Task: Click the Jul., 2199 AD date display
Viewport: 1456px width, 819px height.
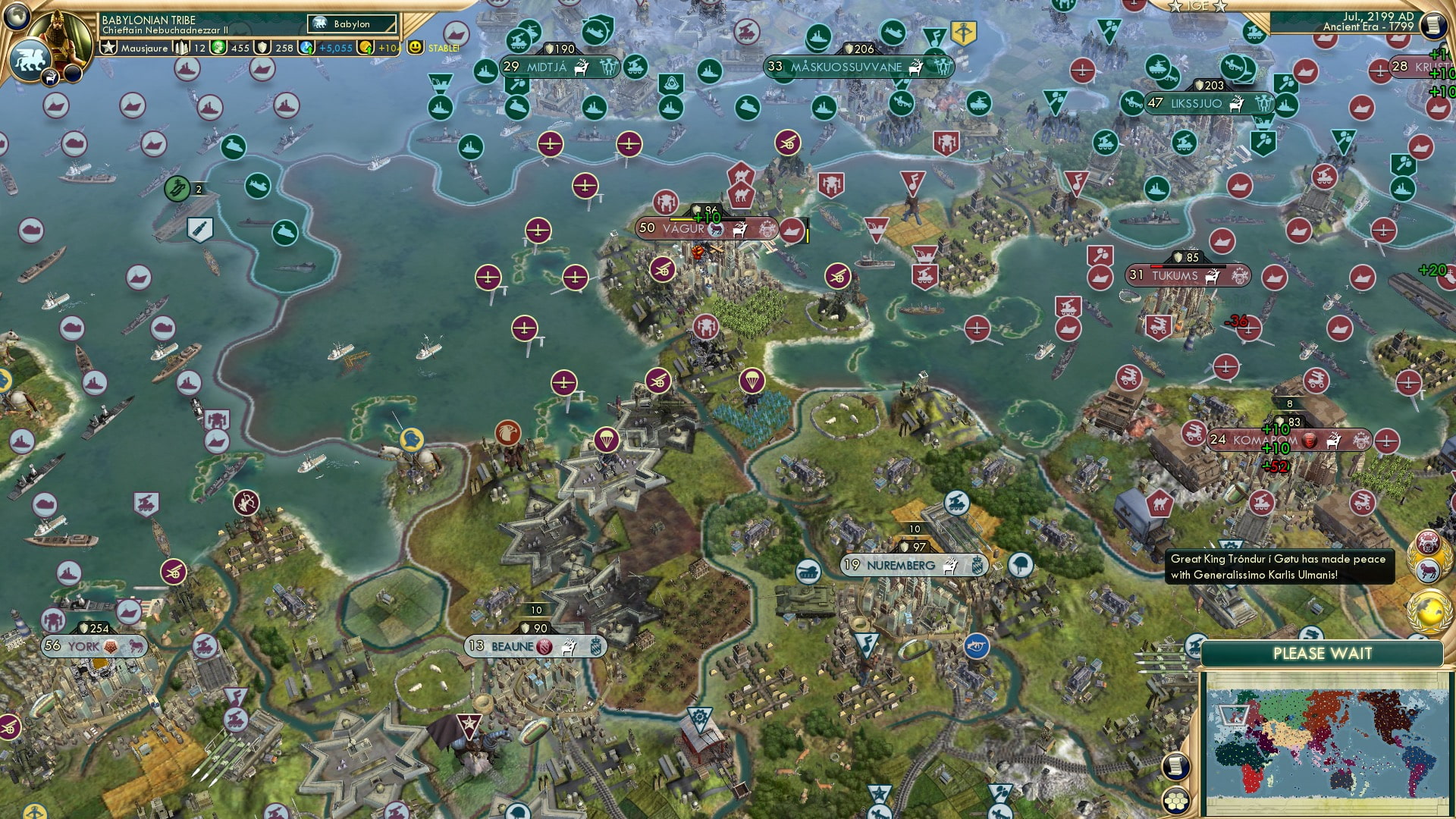Action: (x=1378, y=18)
